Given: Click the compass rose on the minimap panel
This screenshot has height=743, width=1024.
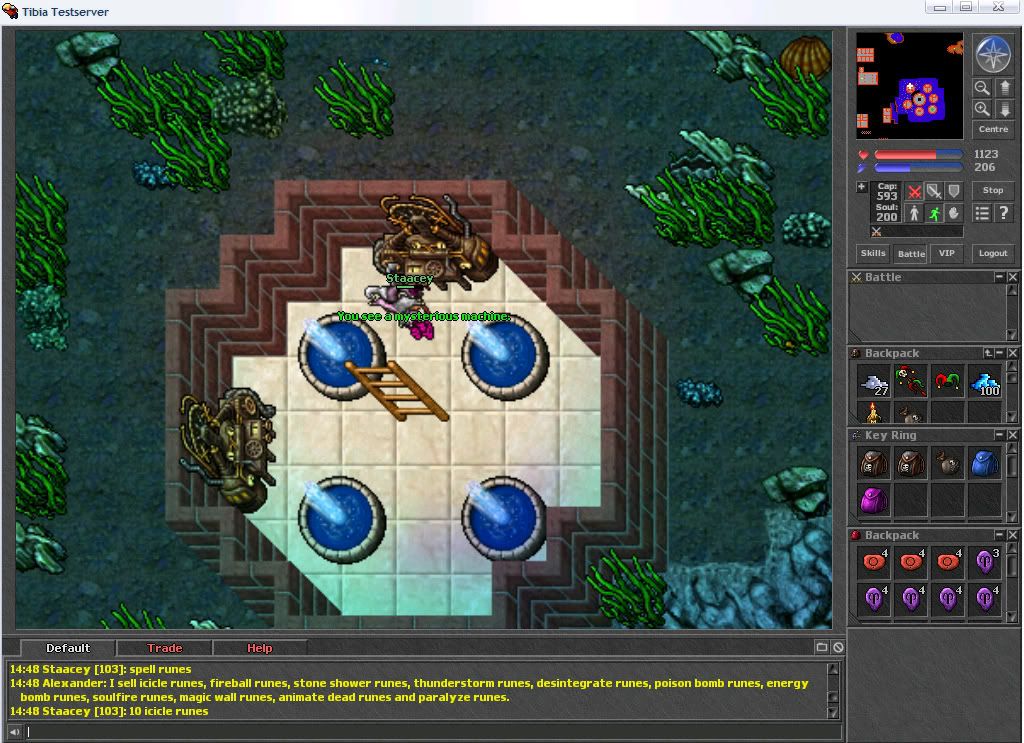Looking at the screenshot, I should tap(992, 54).
